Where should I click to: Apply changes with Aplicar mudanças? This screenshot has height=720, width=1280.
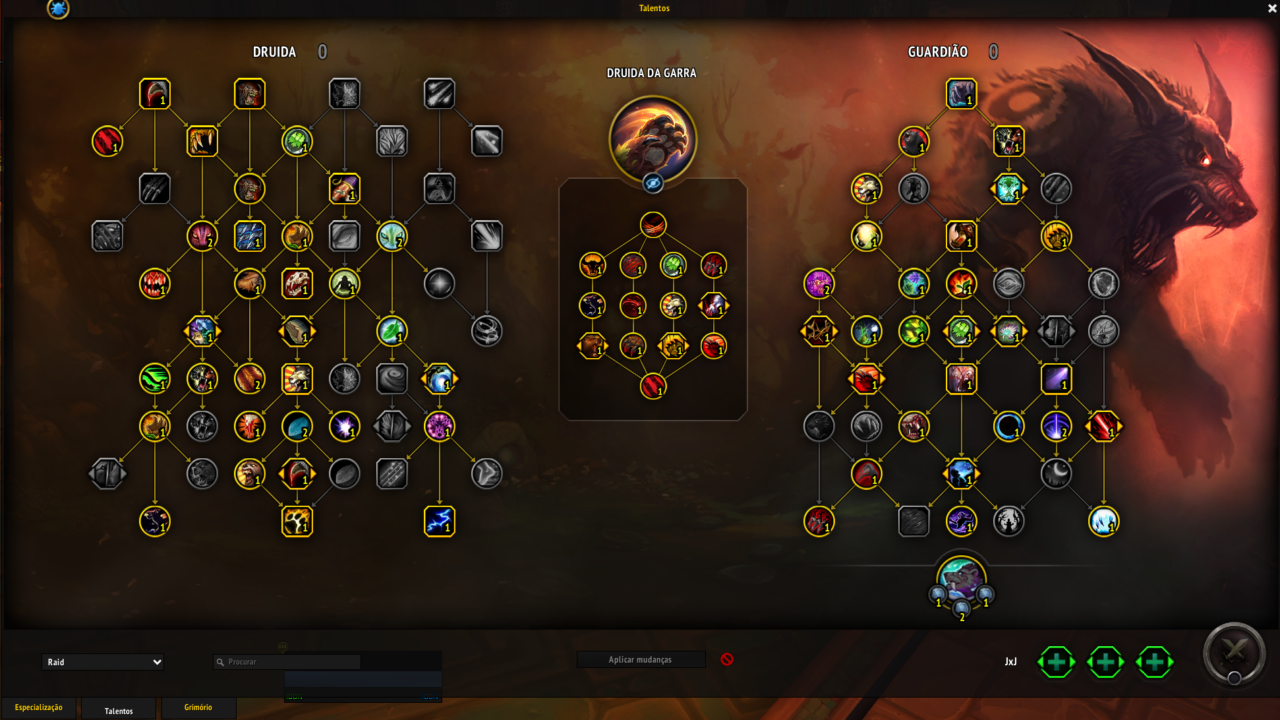[640, 660]
